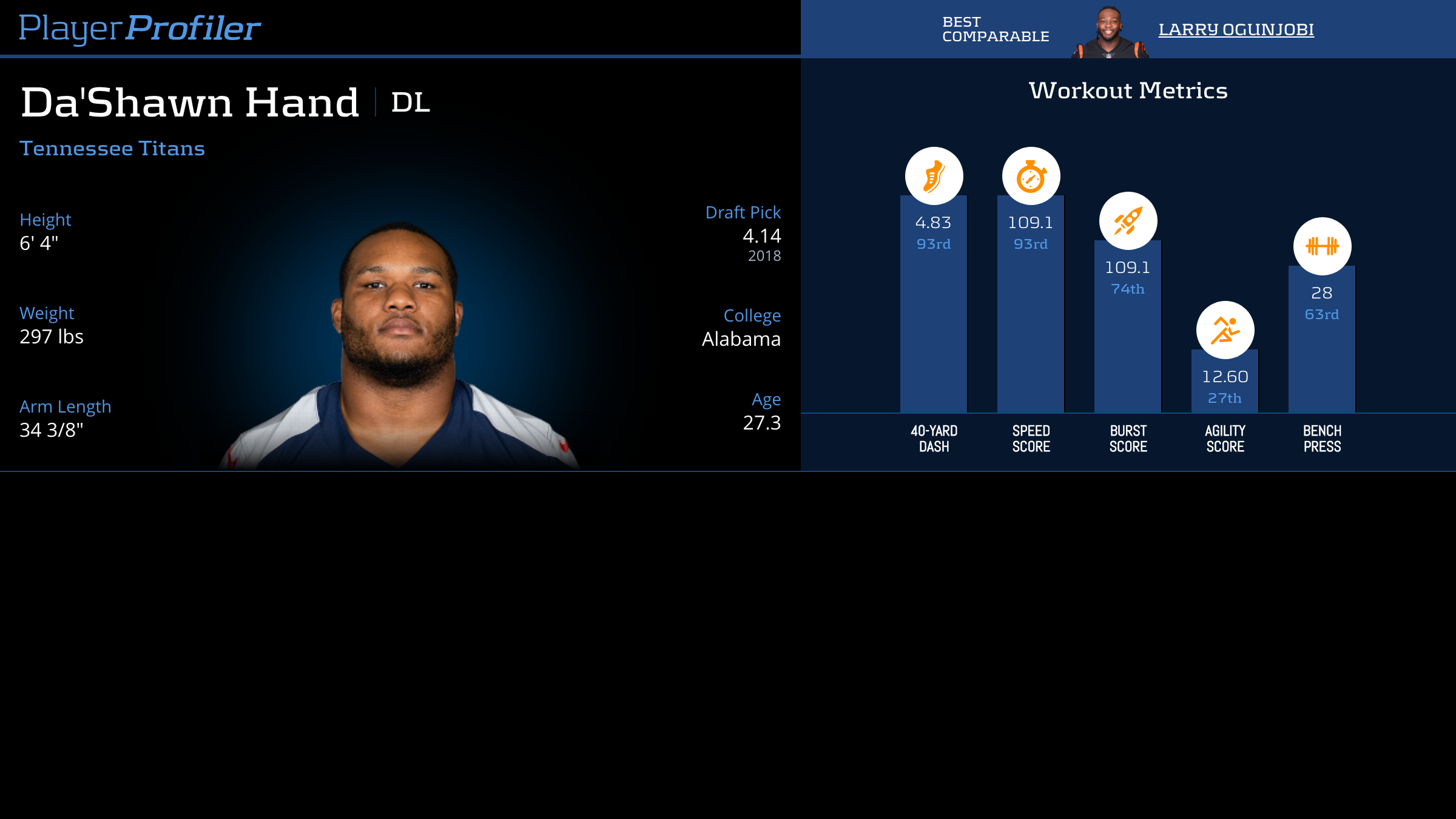
Task: Click Larry Ogunjobi's headshot thumbnail
Action: click(1110, 33)
